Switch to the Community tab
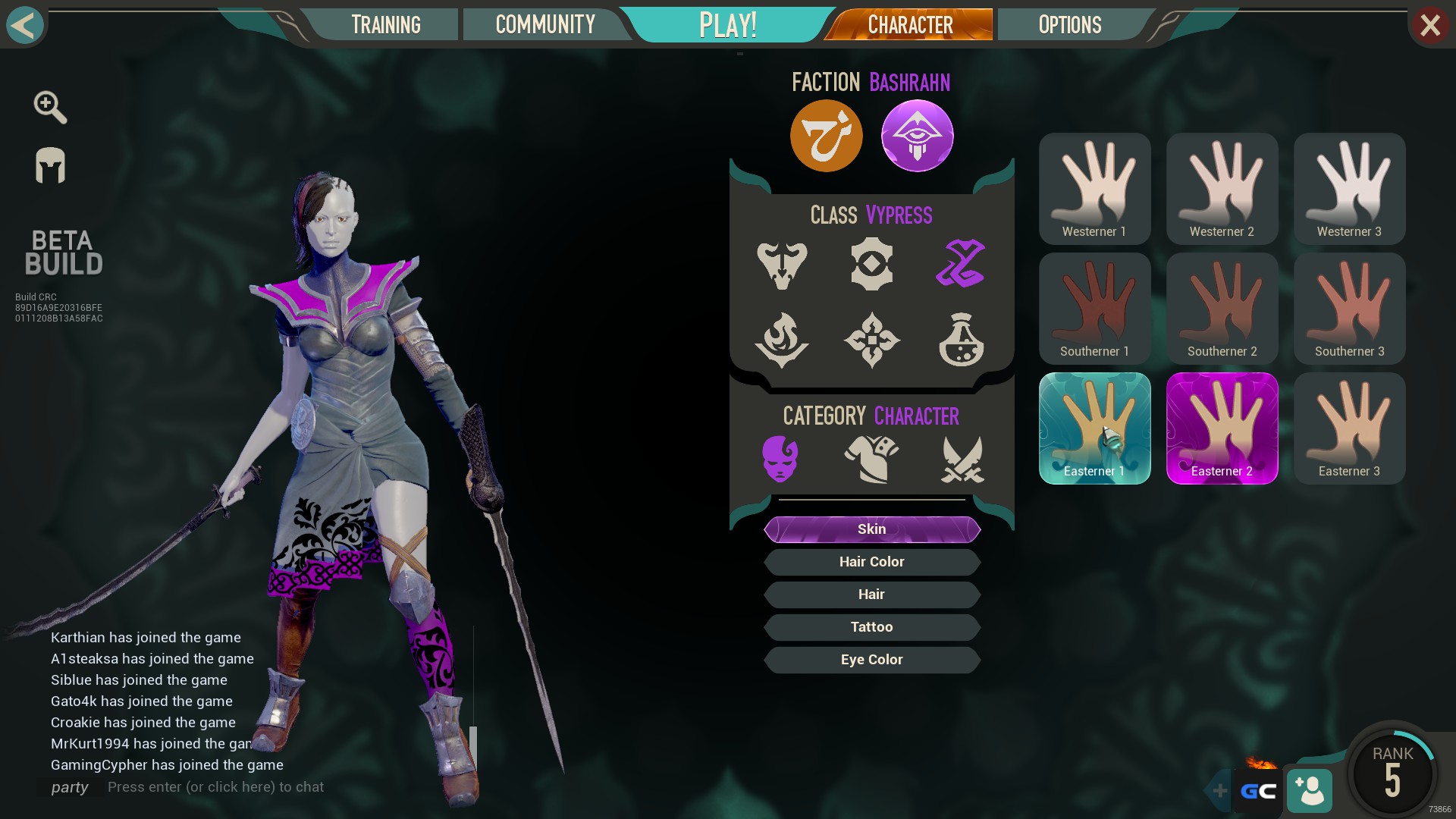This screenshot has width=1456, height=819. (x=544, y=24)
